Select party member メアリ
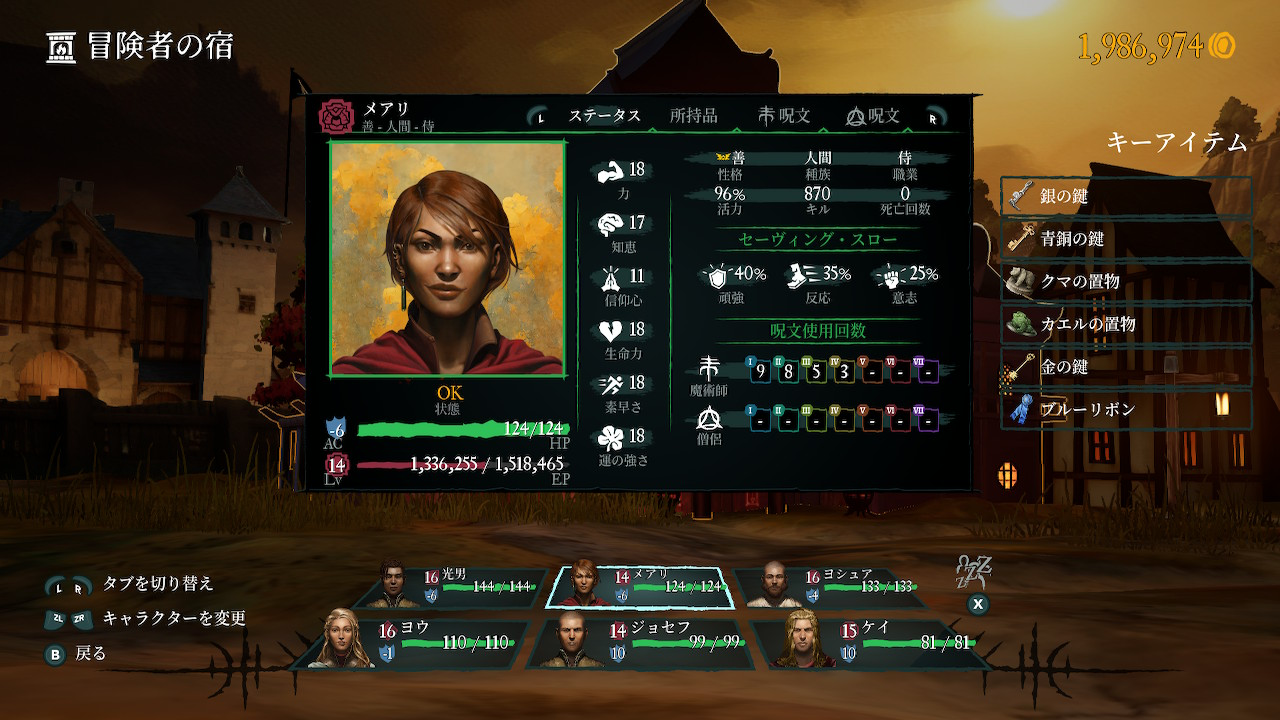This screenshot has width=1280, height=720. (640, 586)
